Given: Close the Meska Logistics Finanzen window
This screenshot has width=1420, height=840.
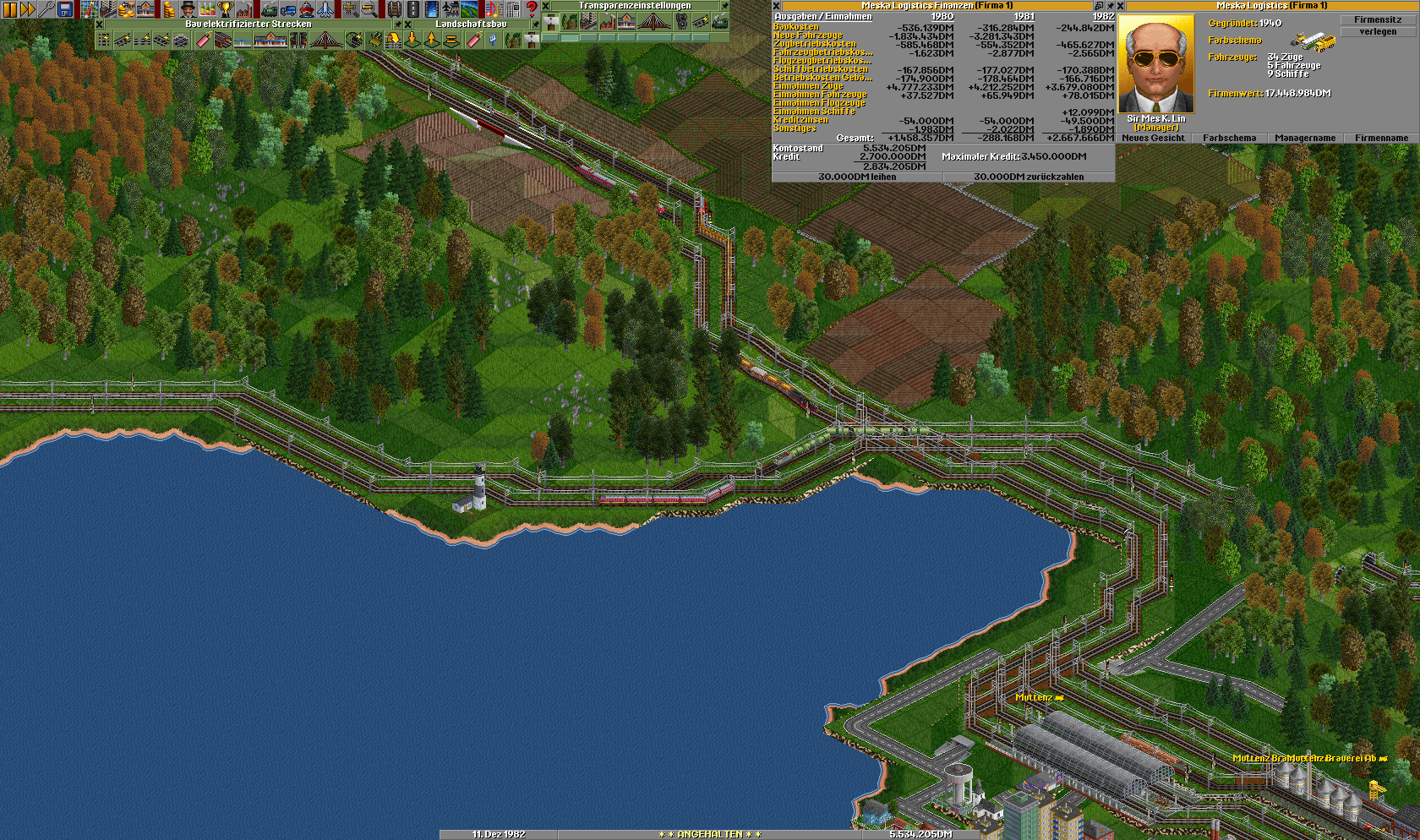Looking at the screenshot, I should coord(777,6).
